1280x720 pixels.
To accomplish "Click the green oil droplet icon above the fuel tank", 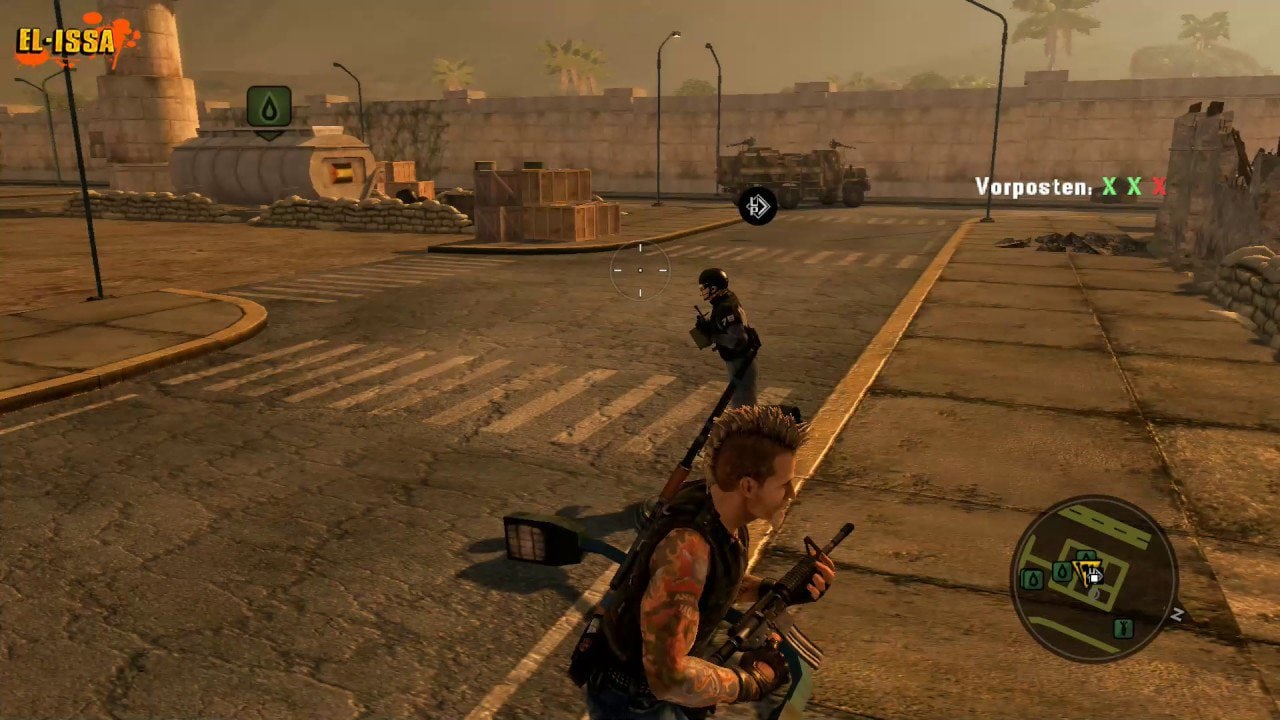I will click(x=269, y=106).
